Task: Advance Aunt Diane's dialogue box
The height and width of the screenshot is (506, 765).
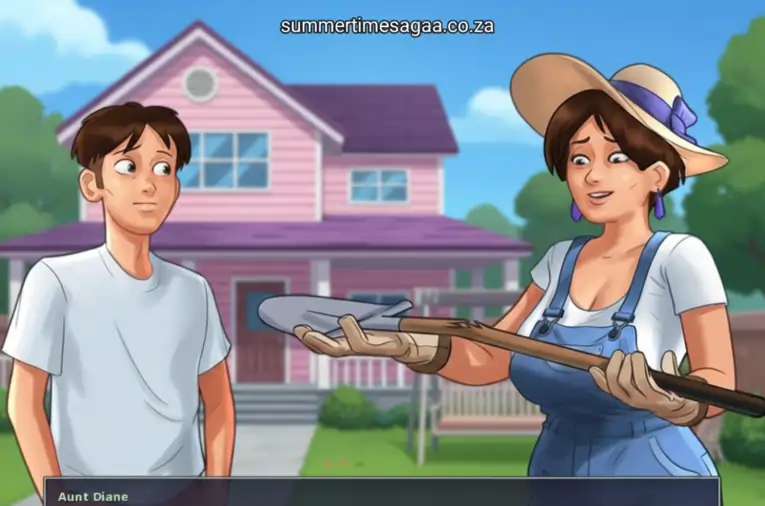Action: (380, 494)
